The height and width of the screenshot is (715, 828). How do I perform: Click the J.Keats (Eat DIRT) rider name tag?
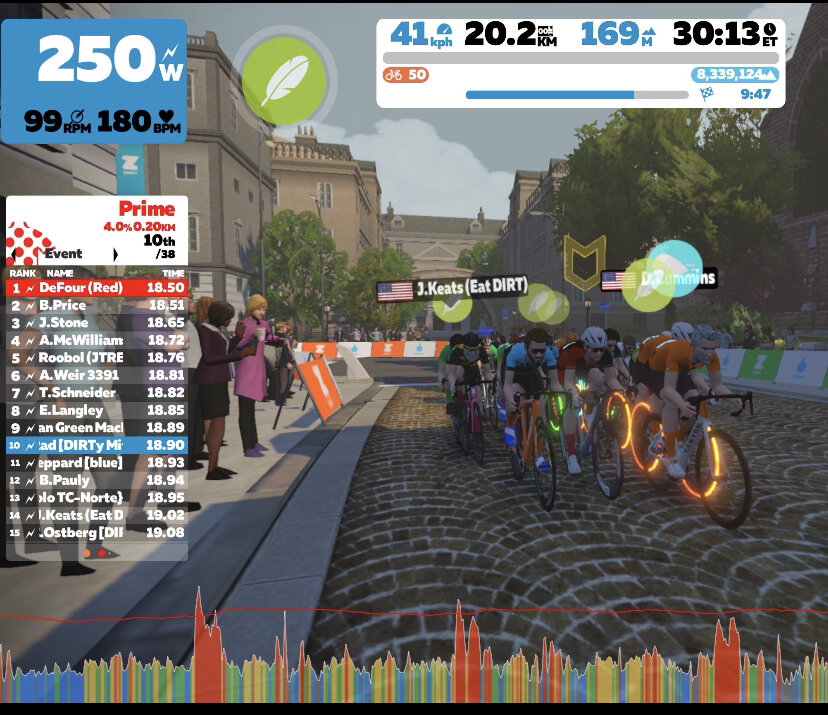tap(452, 290)
